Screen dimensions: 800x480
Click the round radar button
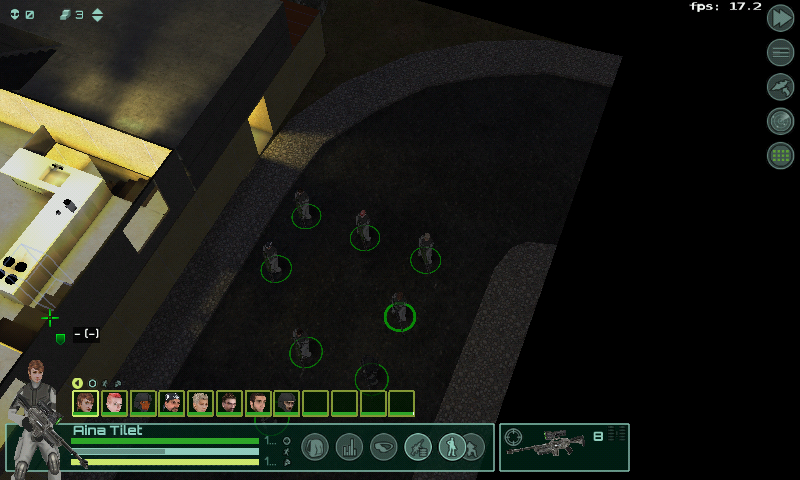click(x=780, y=121)
